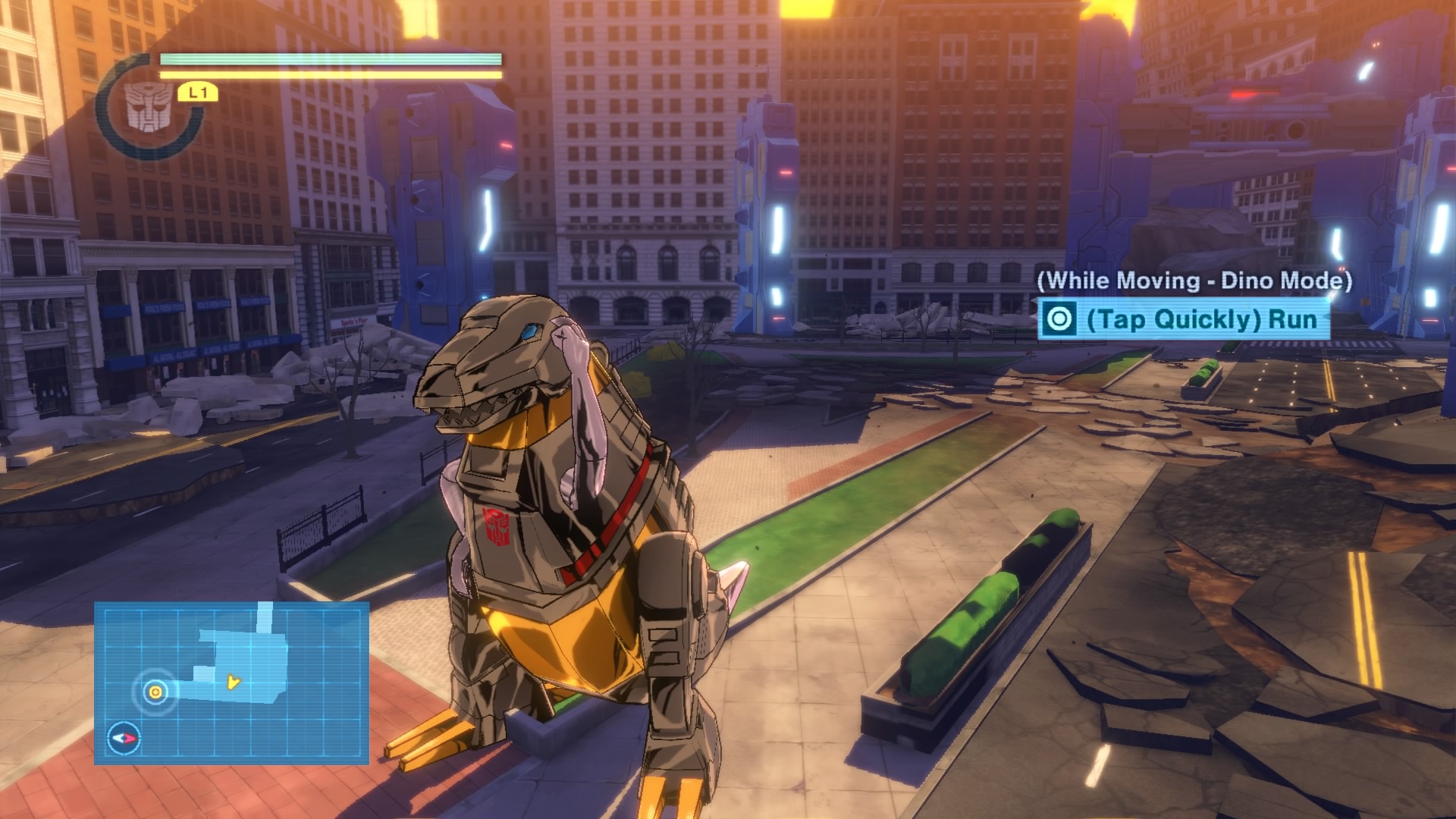Click the compass icon on the minimap
Viewport: 1456px width, 819px height.
click(x=124, y=737)
